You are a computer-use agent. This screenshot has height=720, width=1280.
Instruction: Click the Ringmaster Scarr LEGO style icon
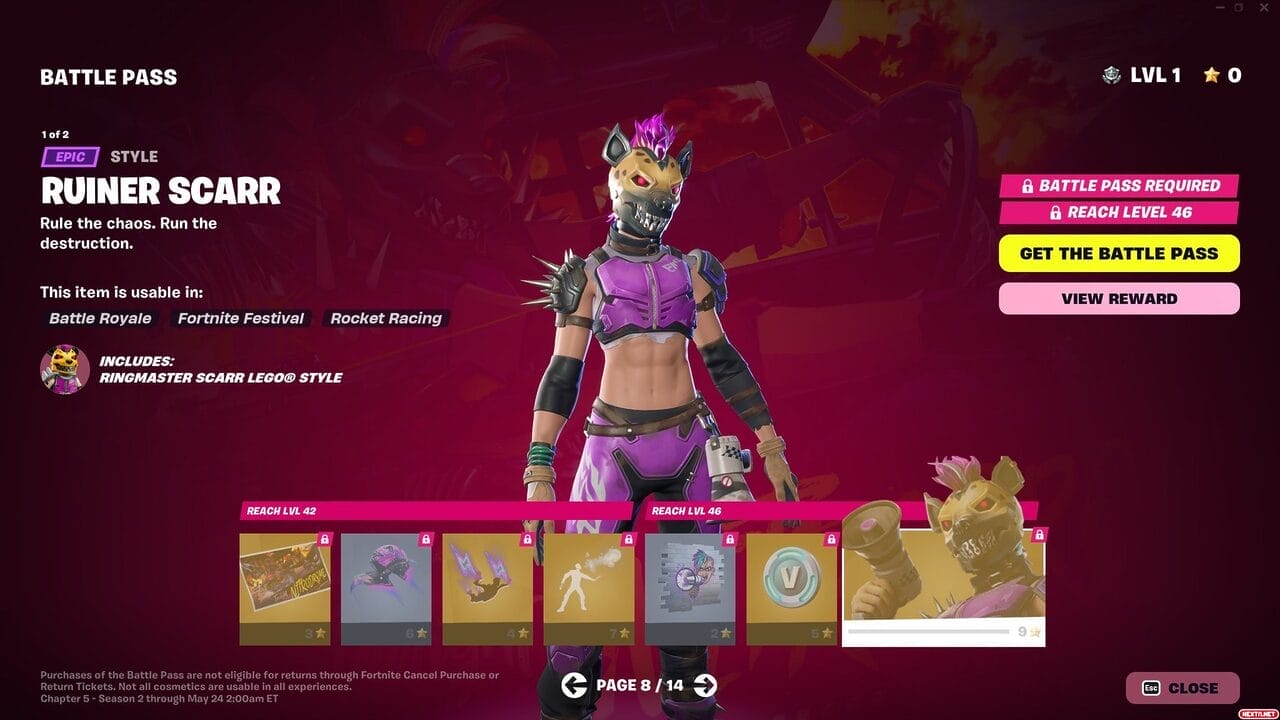(x=65, y=369)
